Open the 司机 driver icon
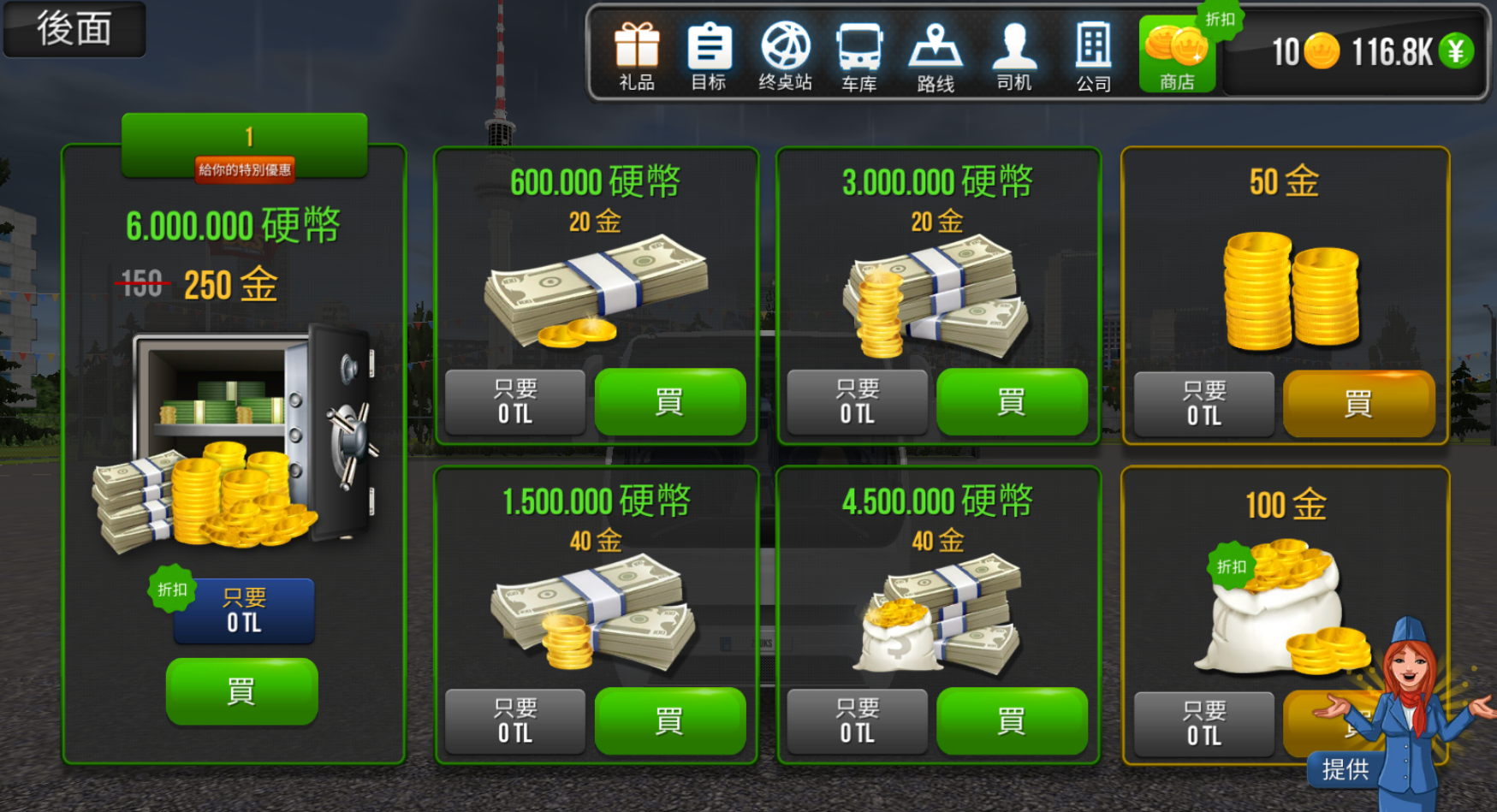This screenshot has width=1497, height=812. pyautogui.click(x=1013, y=53)
